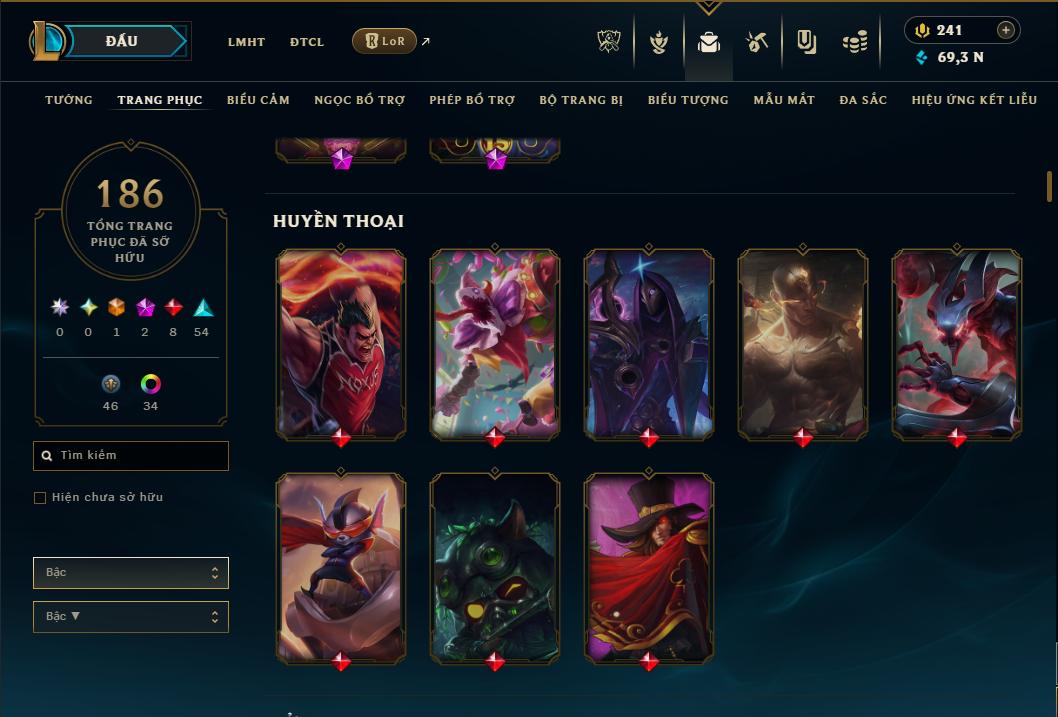The width and height of the screenshot is (1058, 717).
Task: Open the TƯỚNG champions tab
Action: (69, 100)
